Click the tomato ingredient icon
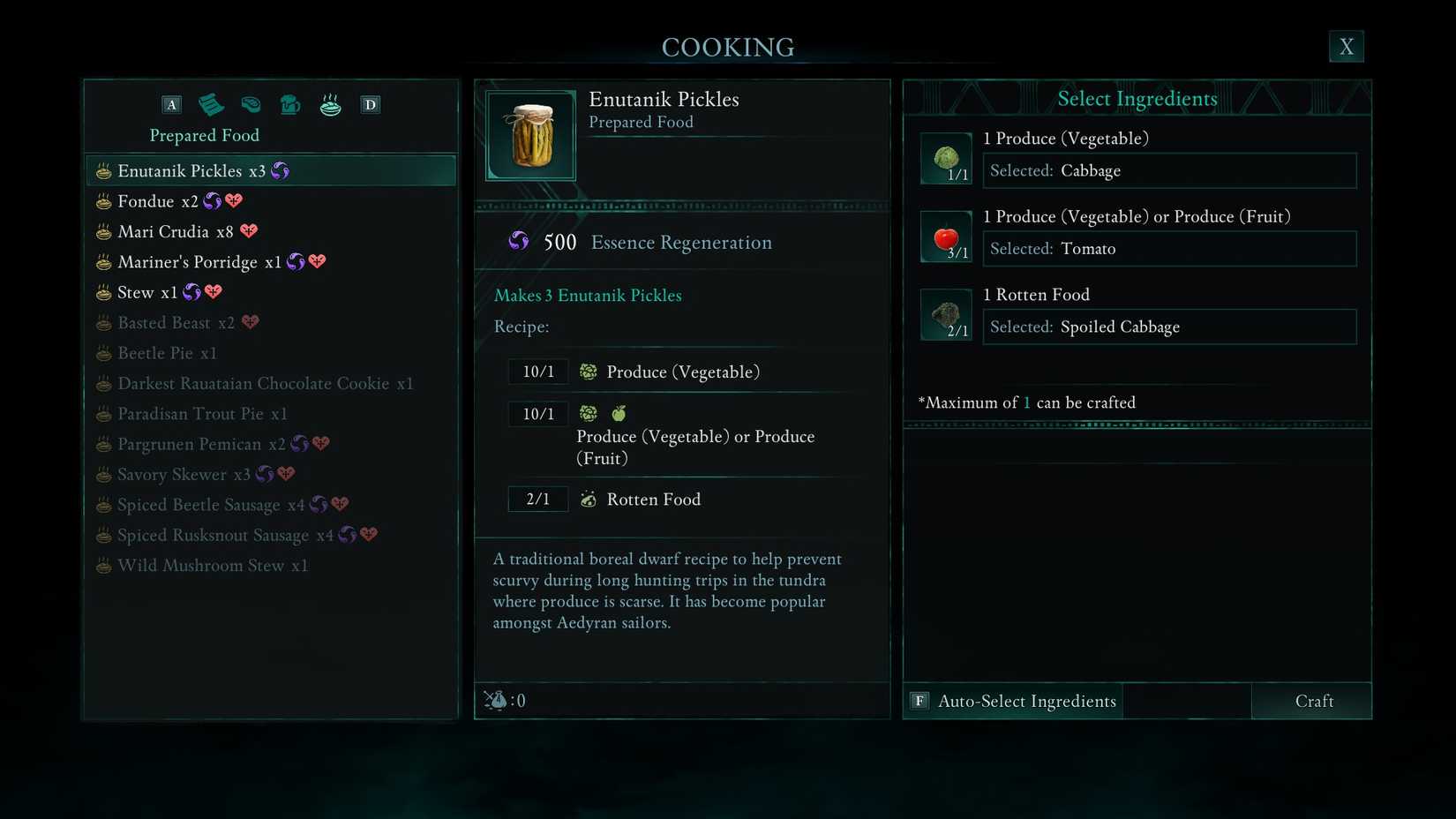The height and width of the screenshot is (819, 1456). coord(945,237)
